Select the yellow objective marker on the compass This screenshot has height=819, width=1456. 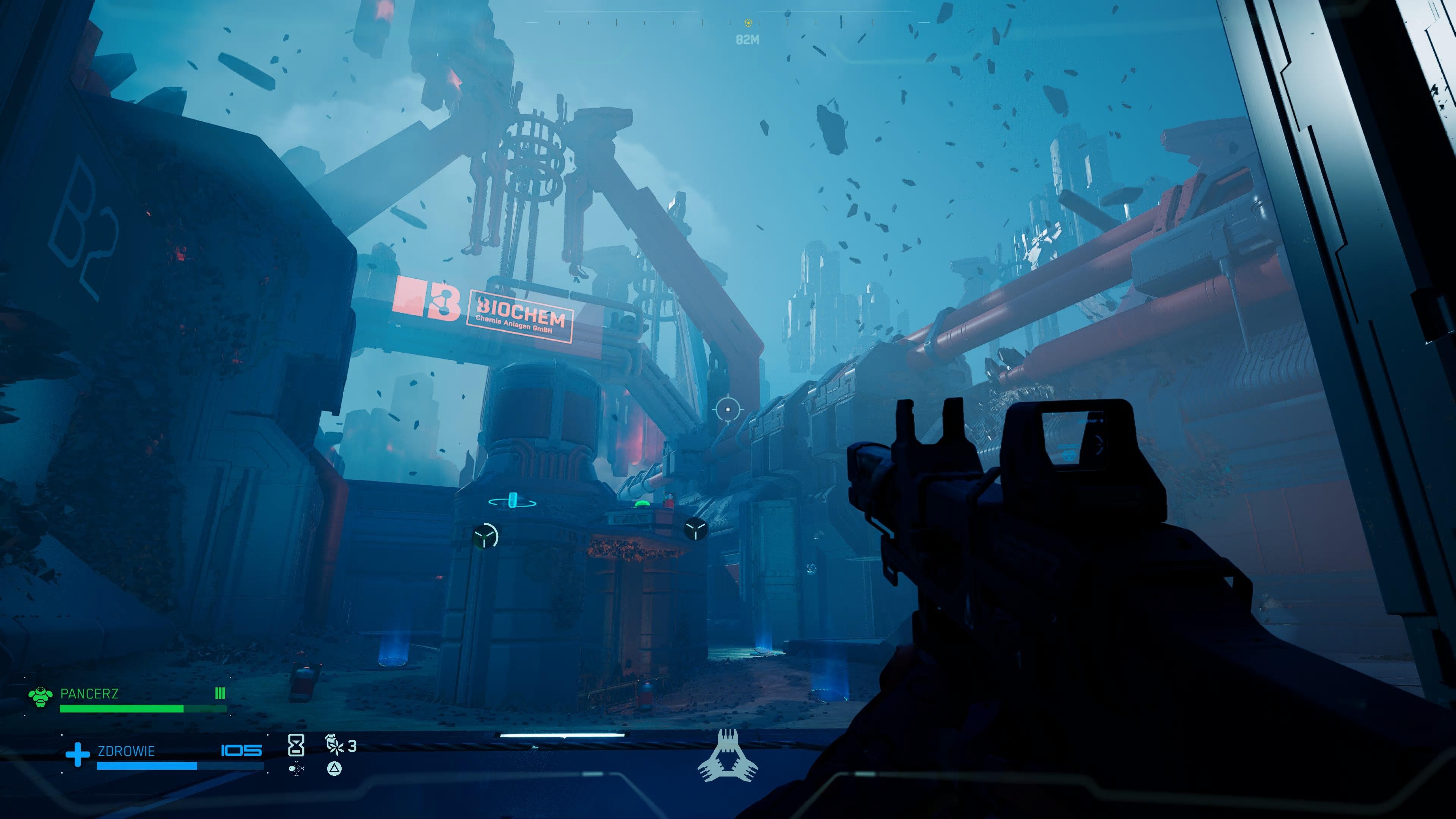(748, 23)
